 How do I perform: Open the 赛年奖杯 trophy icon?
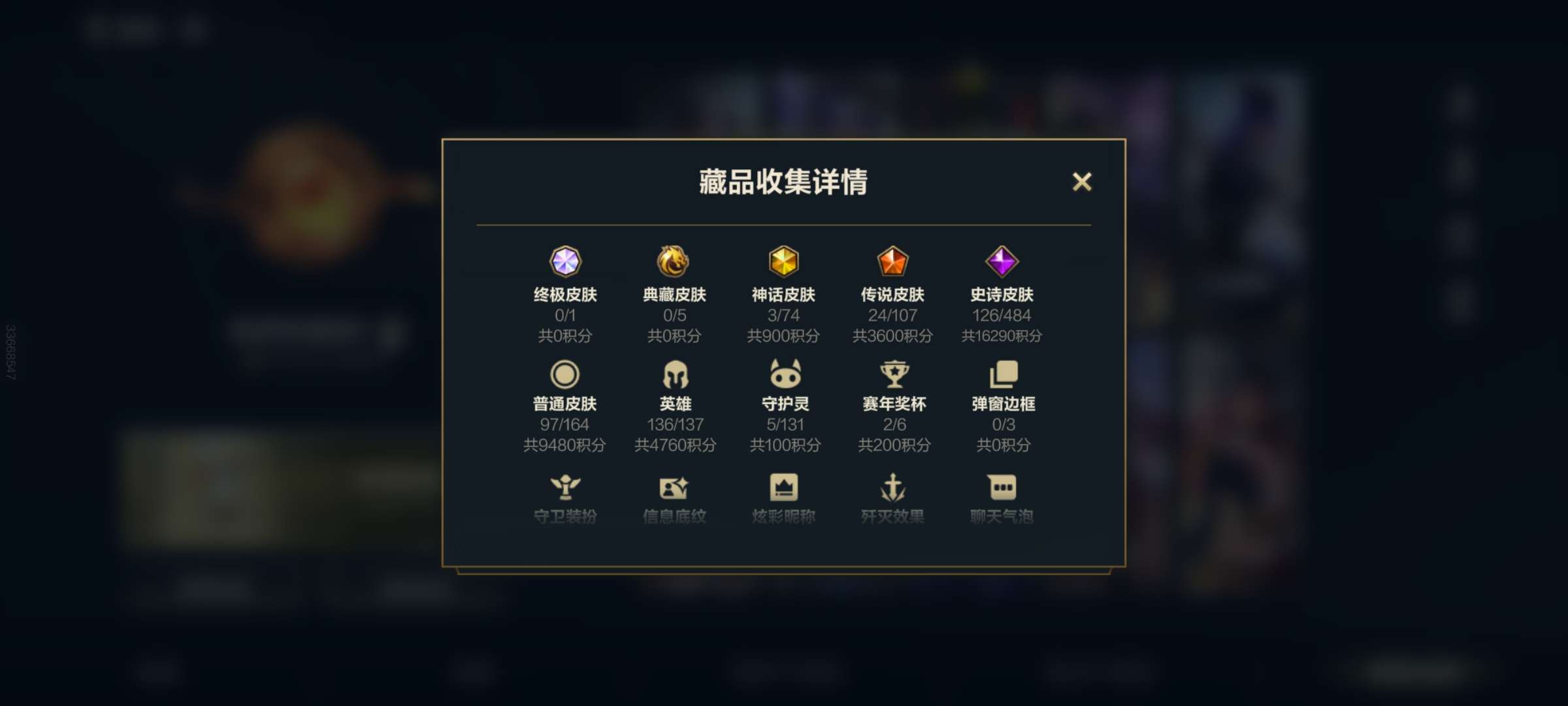click(892, 374)
